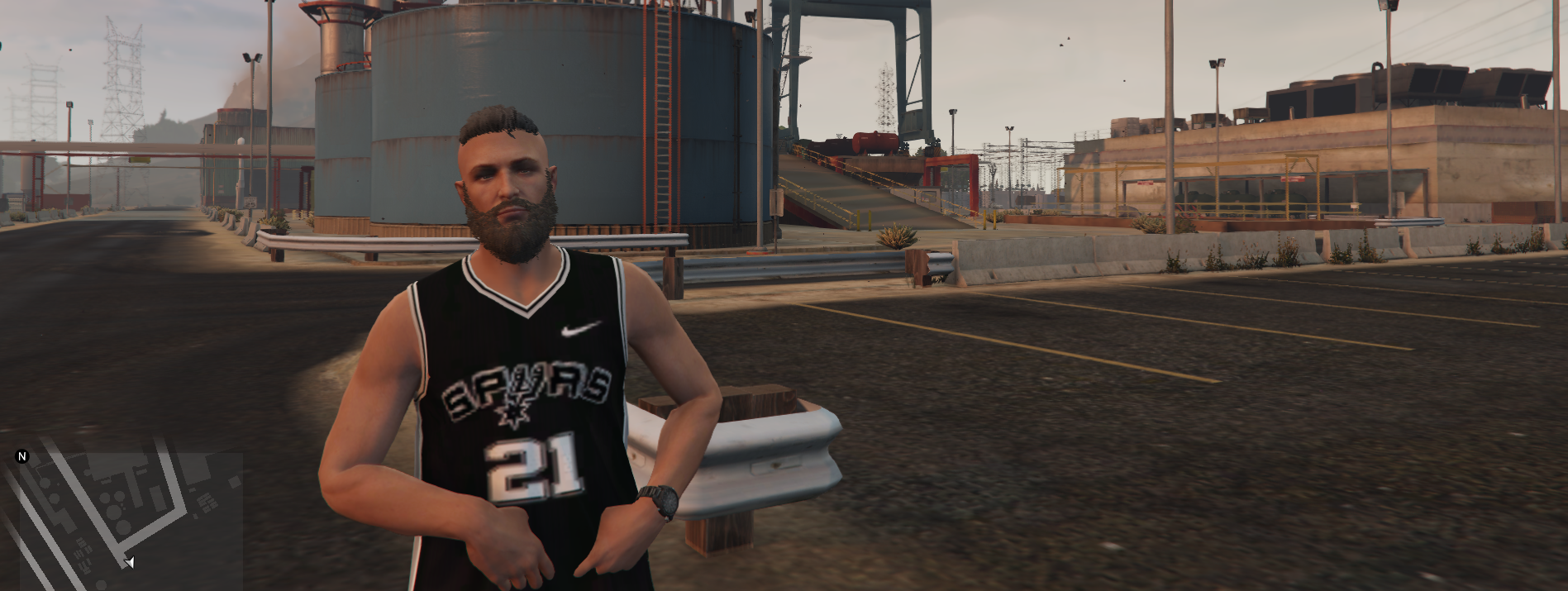1568x591 pixels.
Task: Click the player arrow on the minimap
Action: [x=129, y=563]
